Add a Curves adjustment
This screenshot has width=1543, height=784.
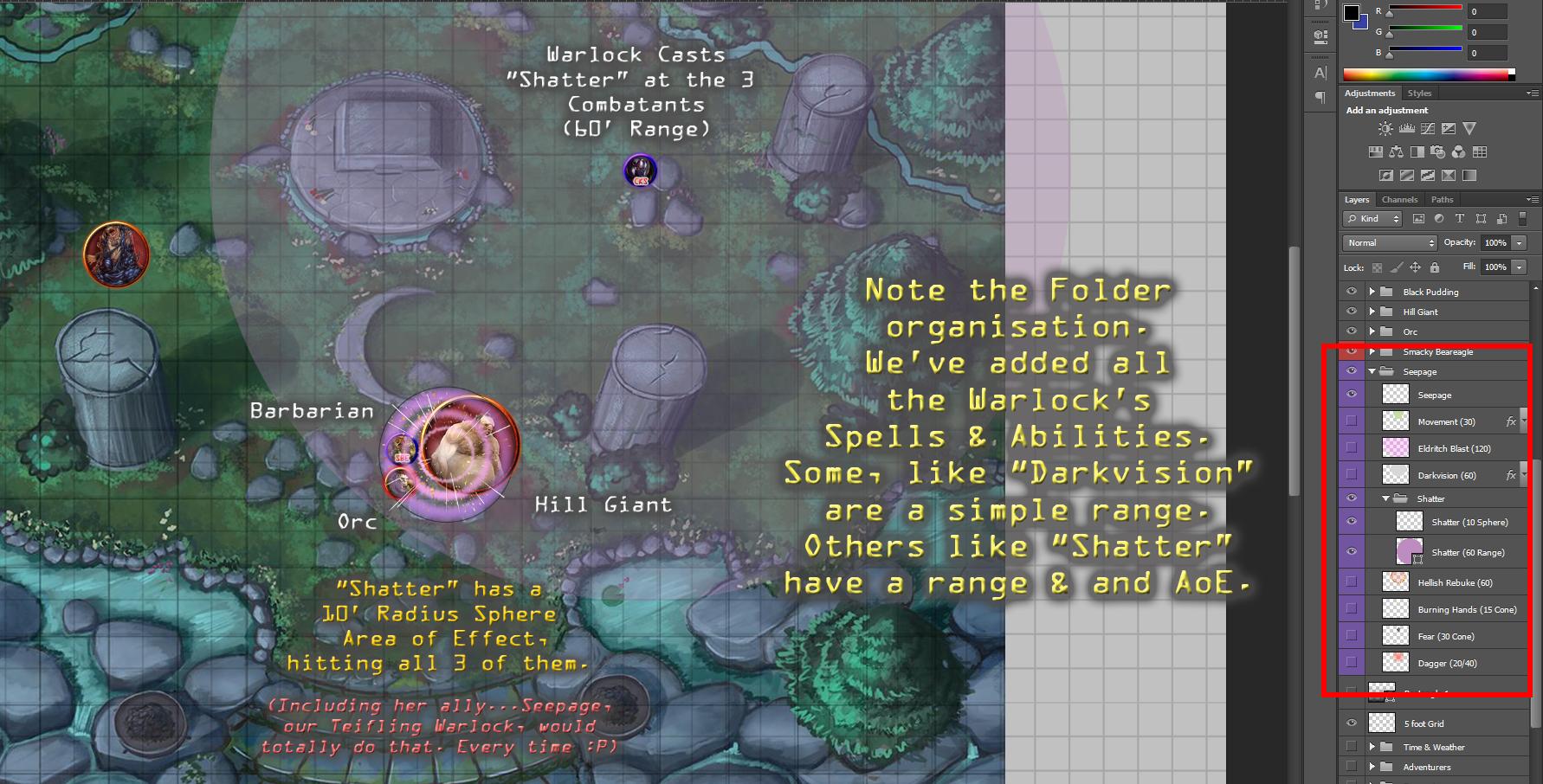pyautogui.click(x=1428, y=127)
